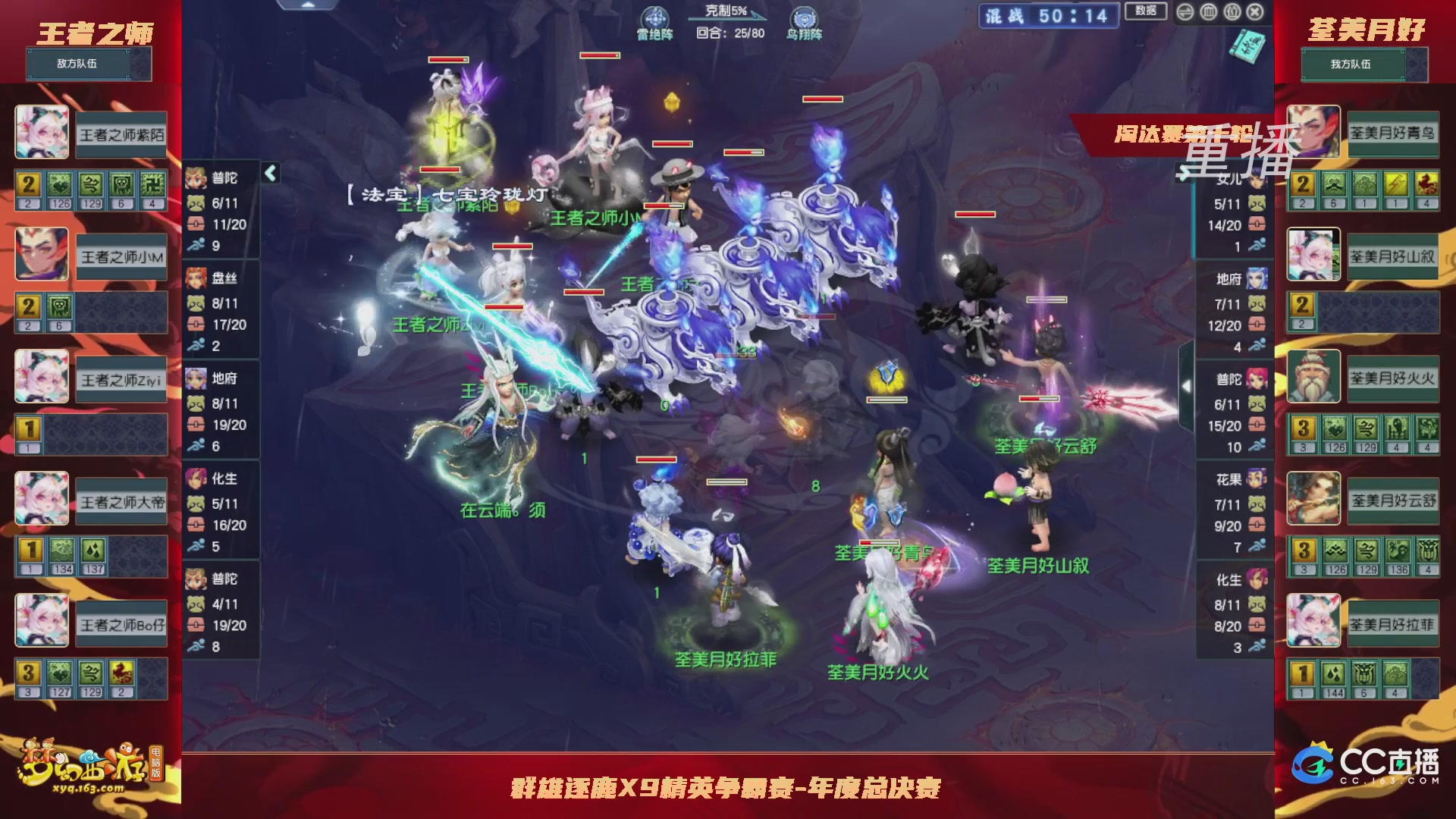Click the grid icon in top-right window controls
Viewport: 1456px width, 819px height.
pyautogui.click(x=1209, y=12)
